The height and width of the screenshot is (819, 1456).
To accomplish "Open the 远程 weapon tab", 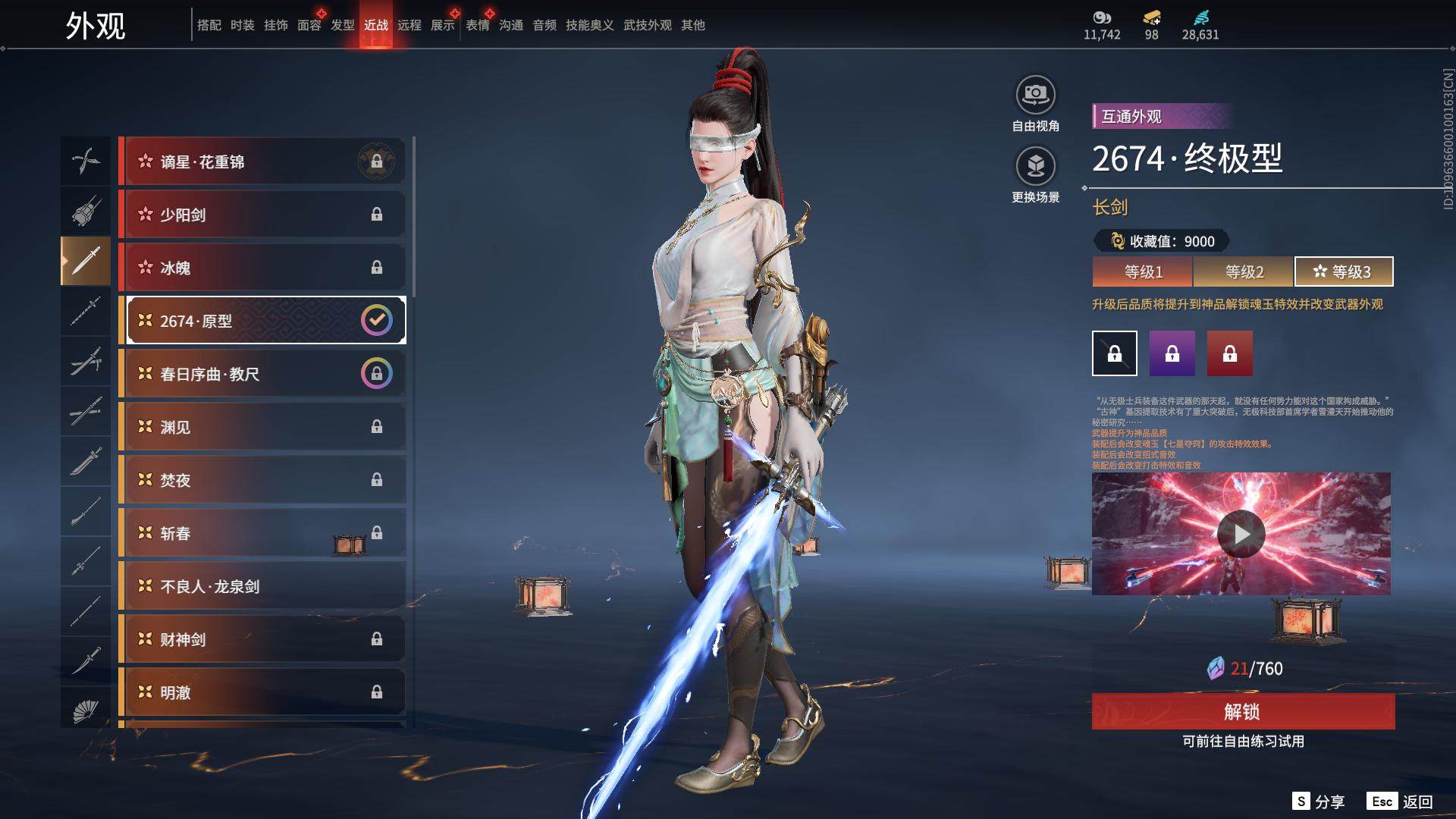I will click(409, 25).
